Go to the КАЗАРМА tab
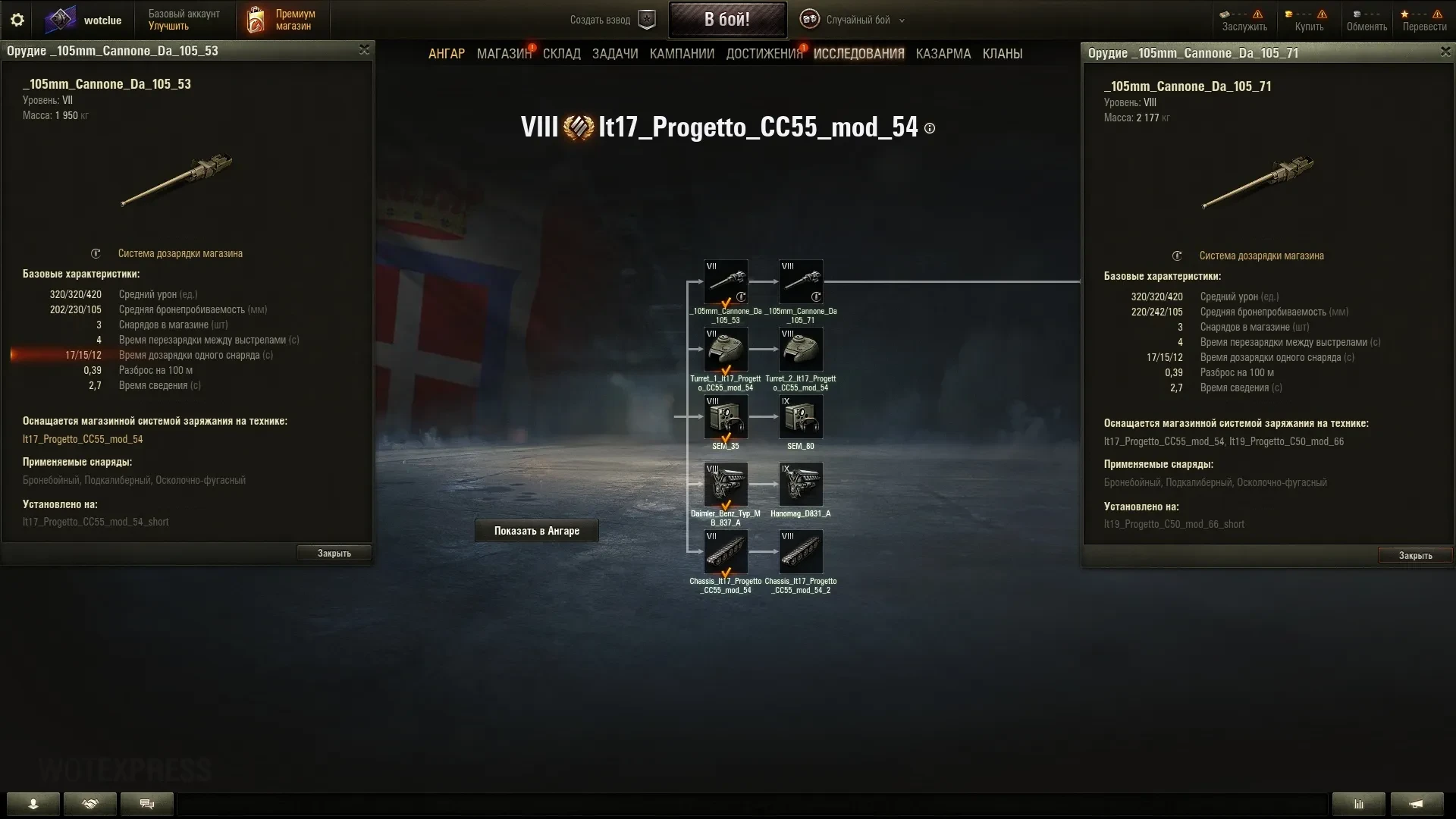Image resolution: width=1456 pixels, height=819 pixels. (x=943, y=54)
